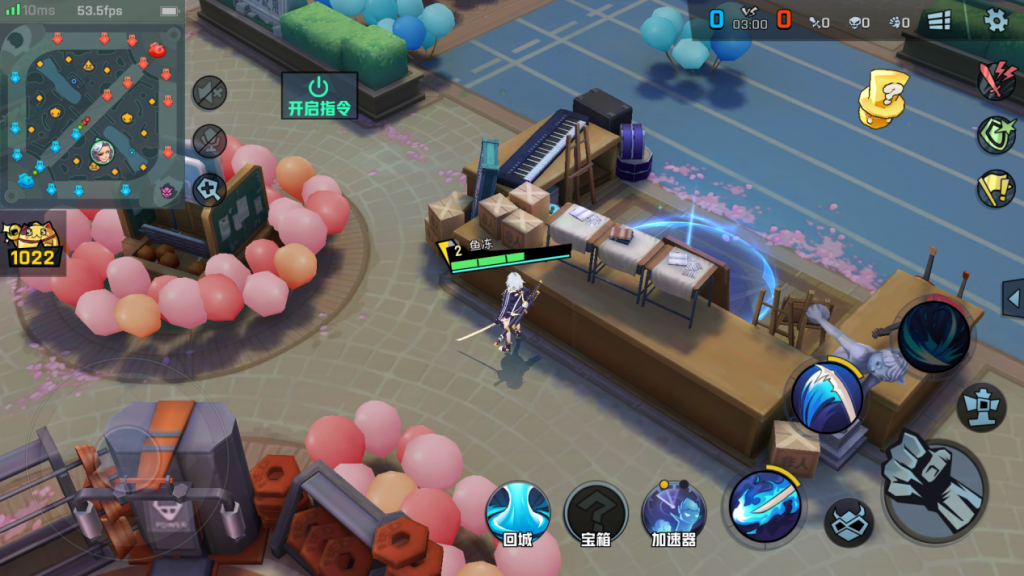Screen dimensions: 1024x576
Task: Toggle the muted speaker icon
Action: [x=209, y=93]
